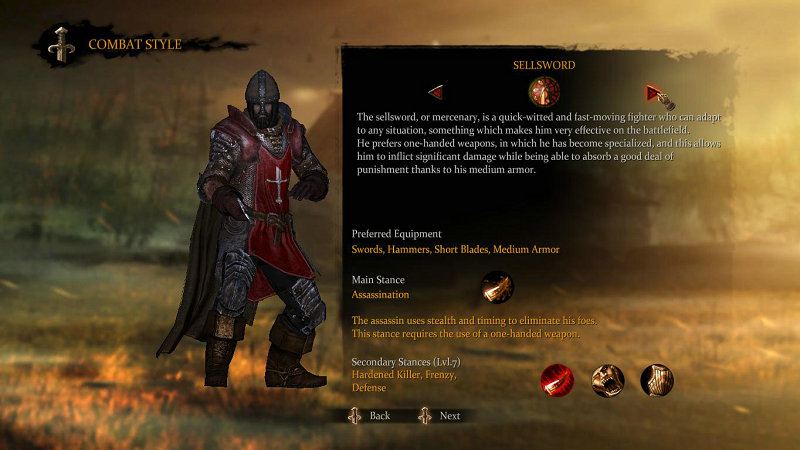The height and width of the screenshot is (450, 800).
Task: Choose the red Hardened Killer stance icon
Action: pos(557,380)
